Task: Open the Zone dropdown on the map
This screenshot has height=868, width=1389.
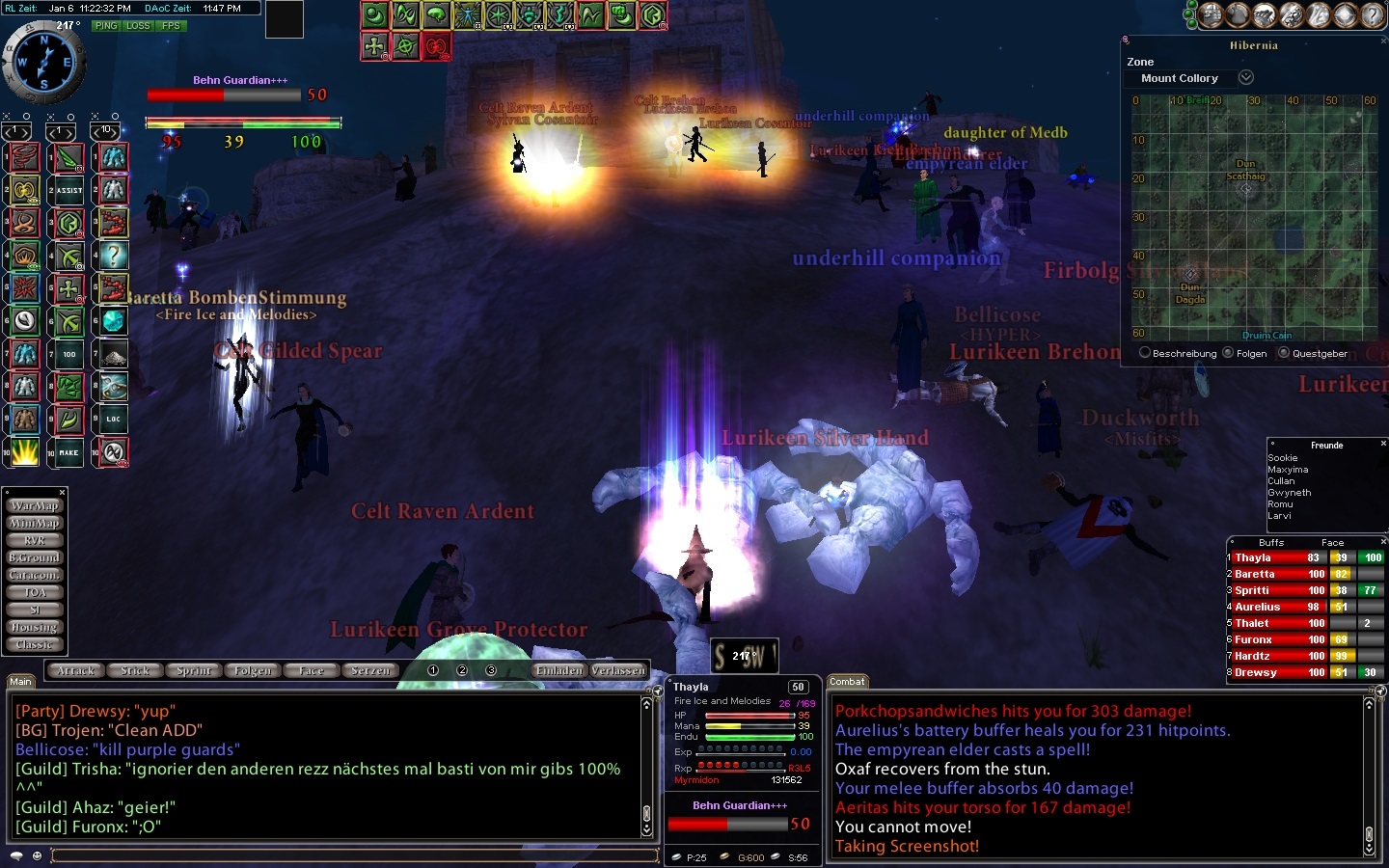Action: (x=1246, y=77)
